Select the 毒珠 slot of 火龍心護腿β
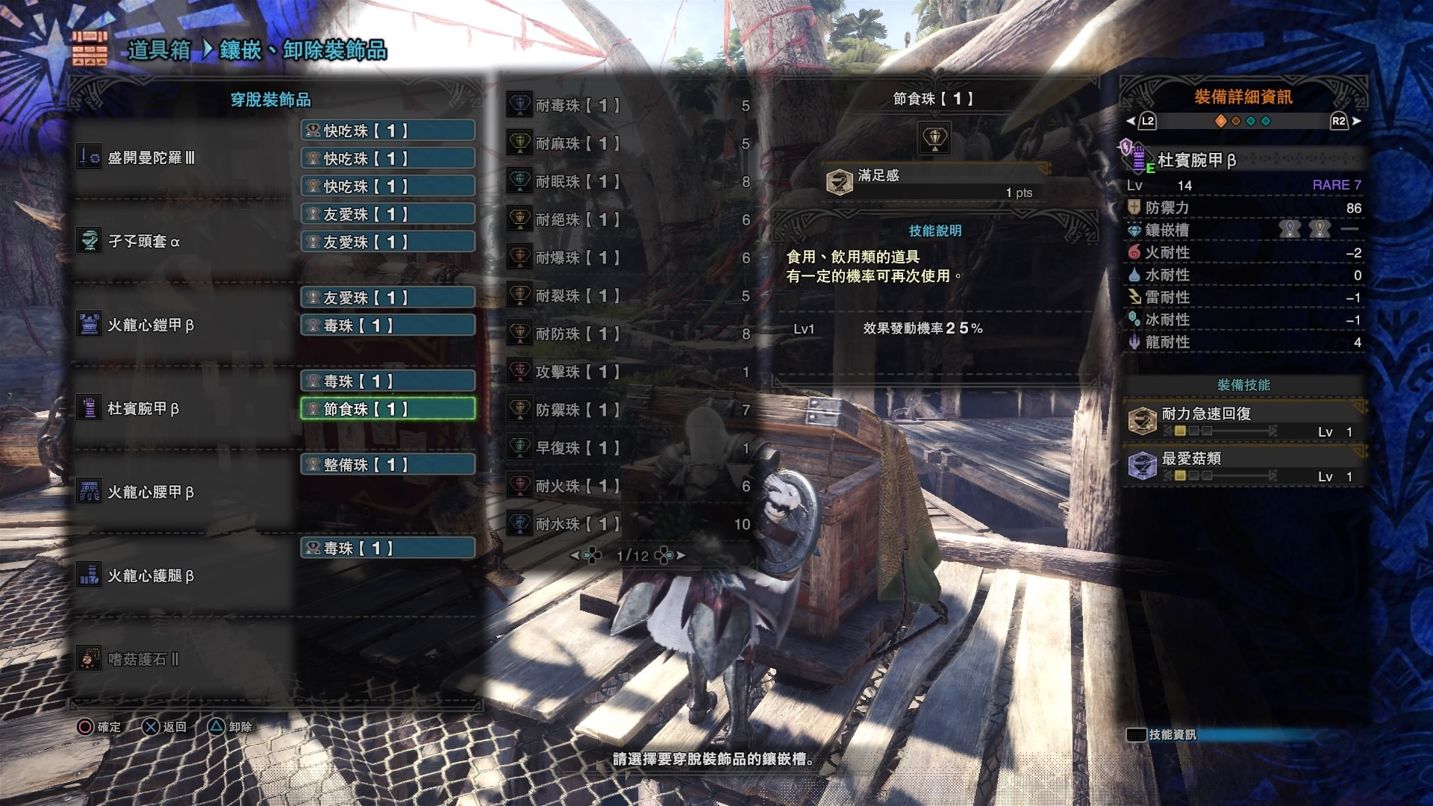 (x=387, y=548)
